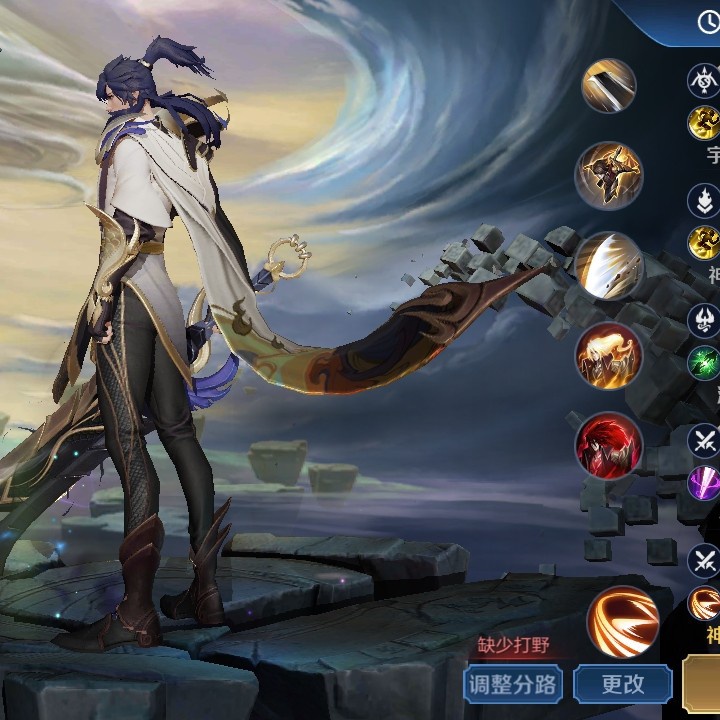Open the golden-haired figure skill icon
The height and width of the screenshot is (720, 720).
pos(609,355)
